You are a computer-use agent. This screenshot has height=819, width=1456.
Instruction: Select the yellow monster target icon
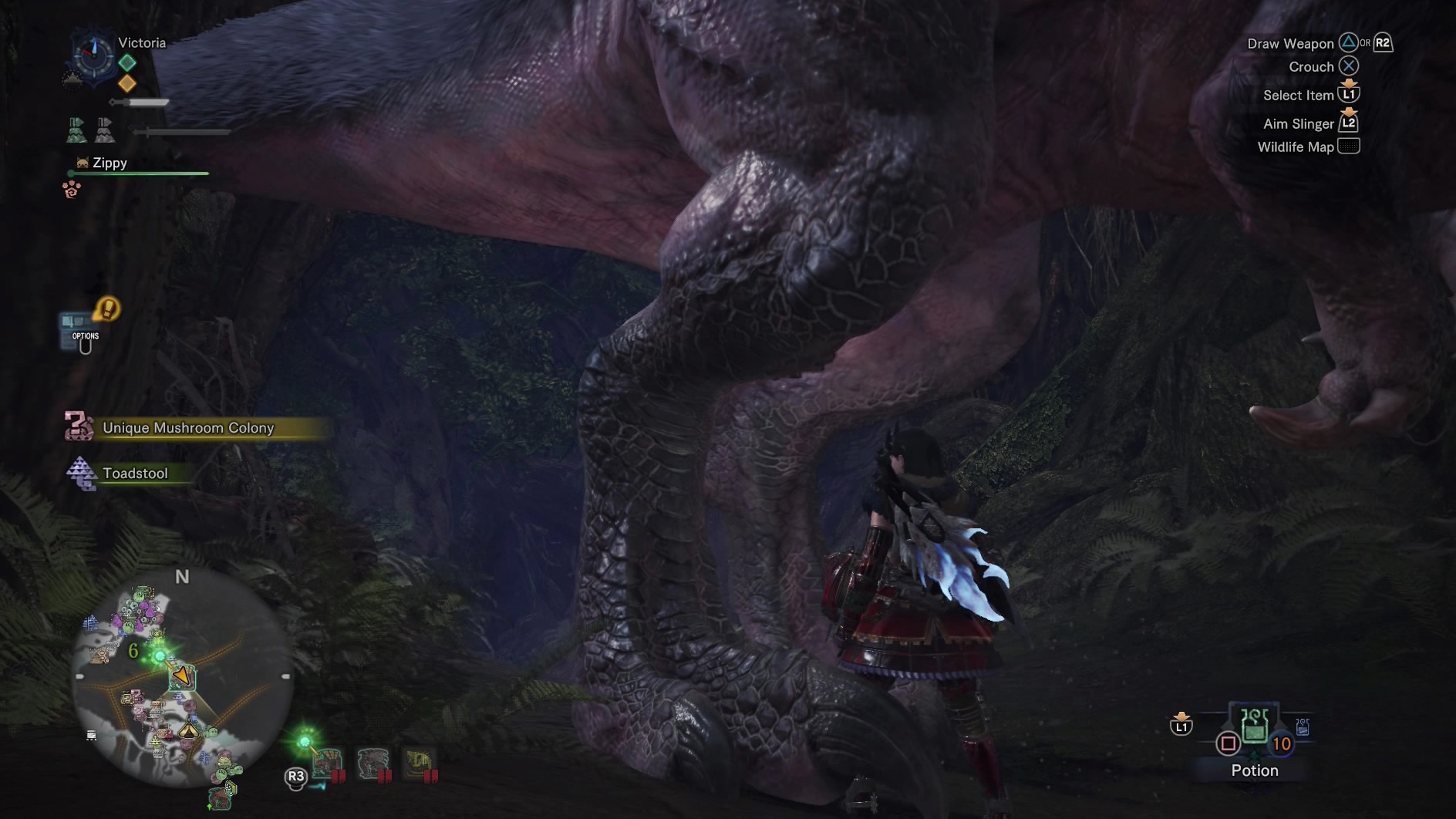420,764
